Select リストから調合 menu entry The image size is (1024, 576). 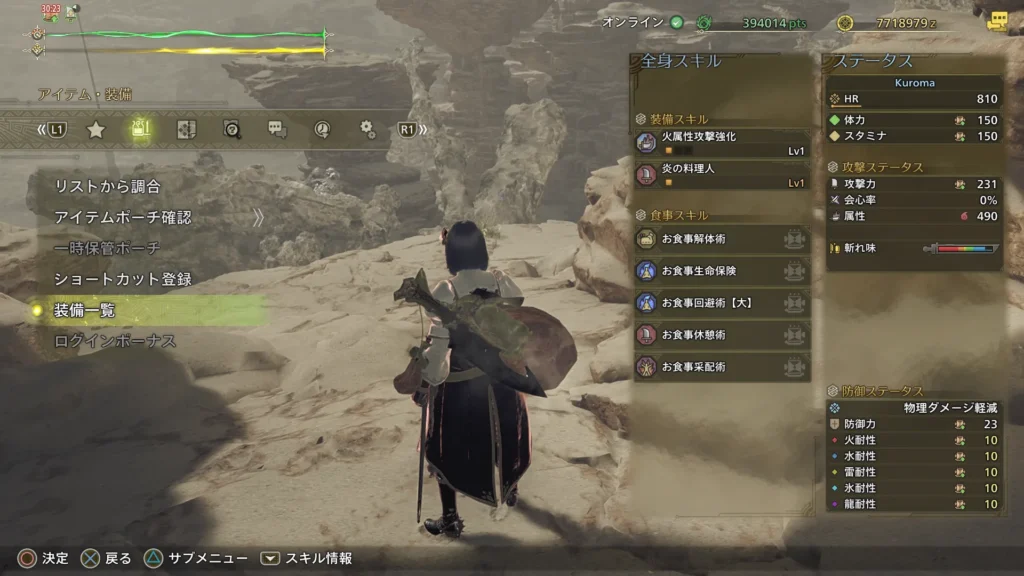(x=107, y=186)
